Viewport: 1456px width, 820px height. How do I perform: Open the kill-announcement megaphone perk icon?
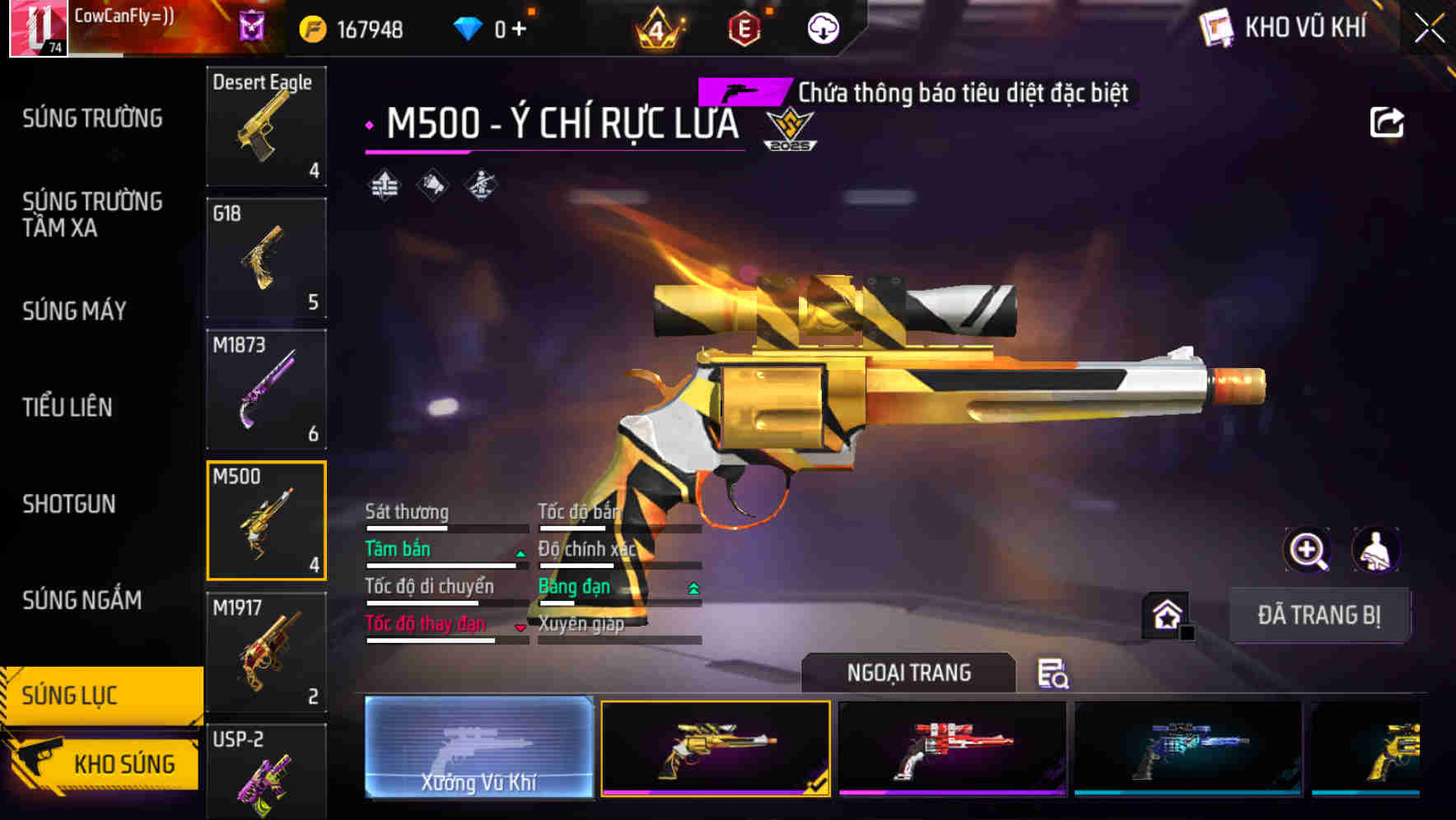click(x=432, y=184)
